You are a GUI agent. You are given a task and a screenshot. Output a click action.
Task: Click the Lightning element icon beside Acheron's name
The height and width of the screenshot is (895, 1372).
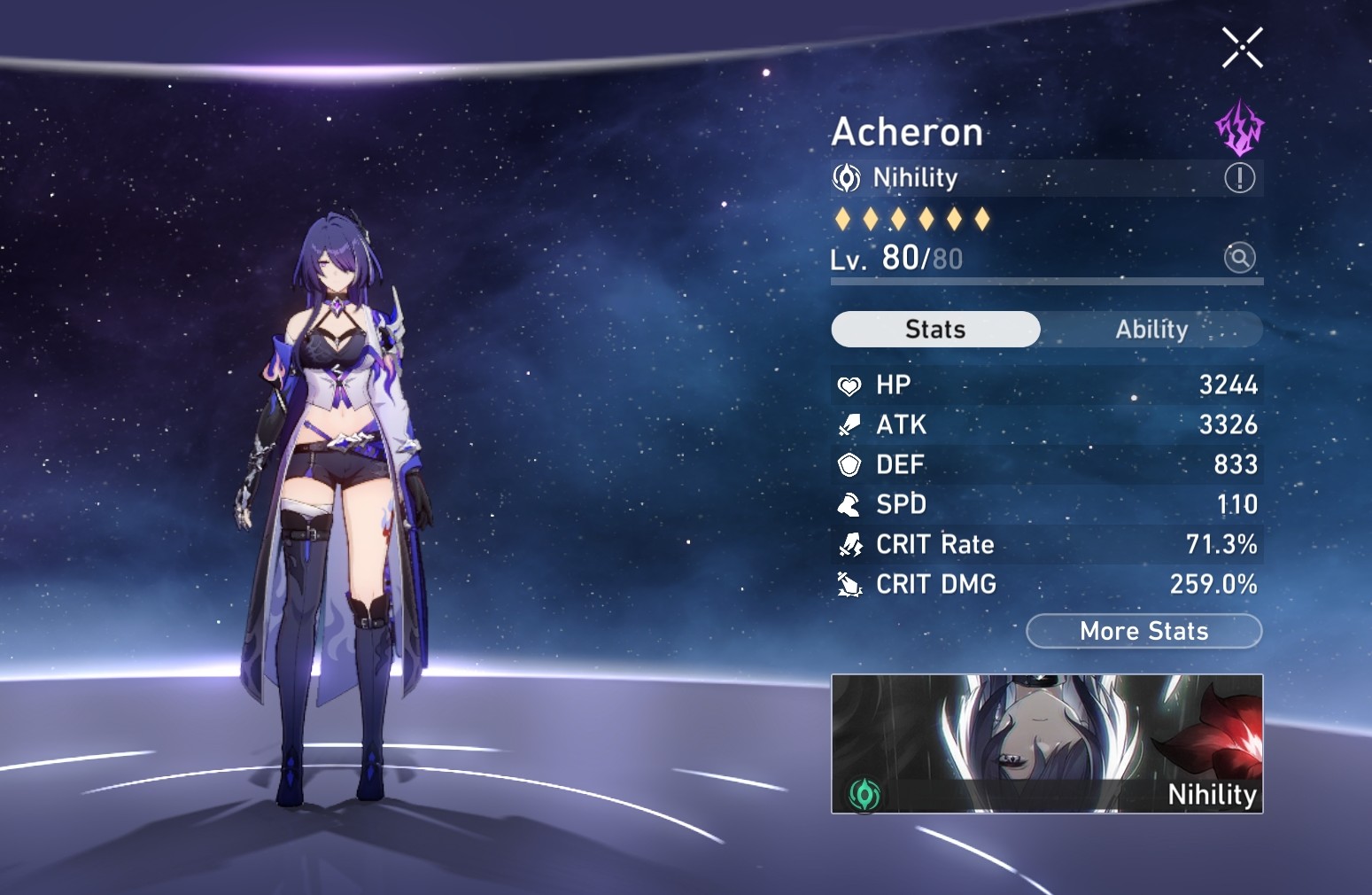(1239, 128)
